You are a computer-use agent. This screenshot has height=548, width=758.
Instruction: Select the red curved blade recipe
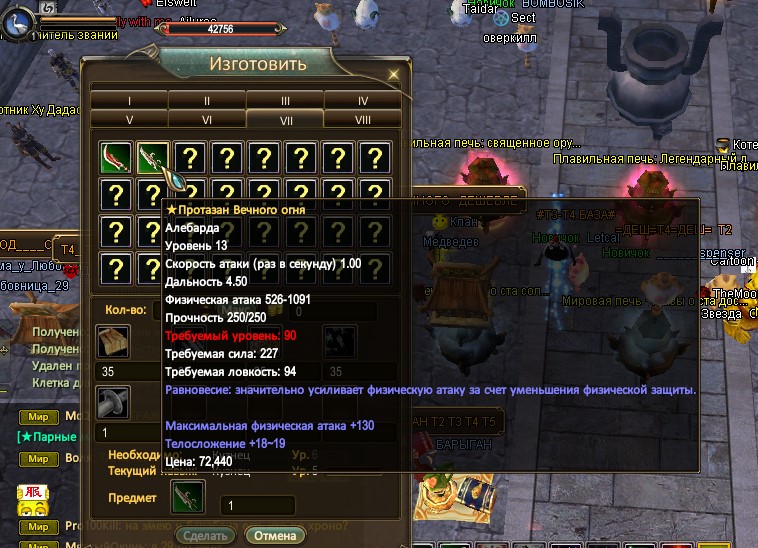point(116,158)
